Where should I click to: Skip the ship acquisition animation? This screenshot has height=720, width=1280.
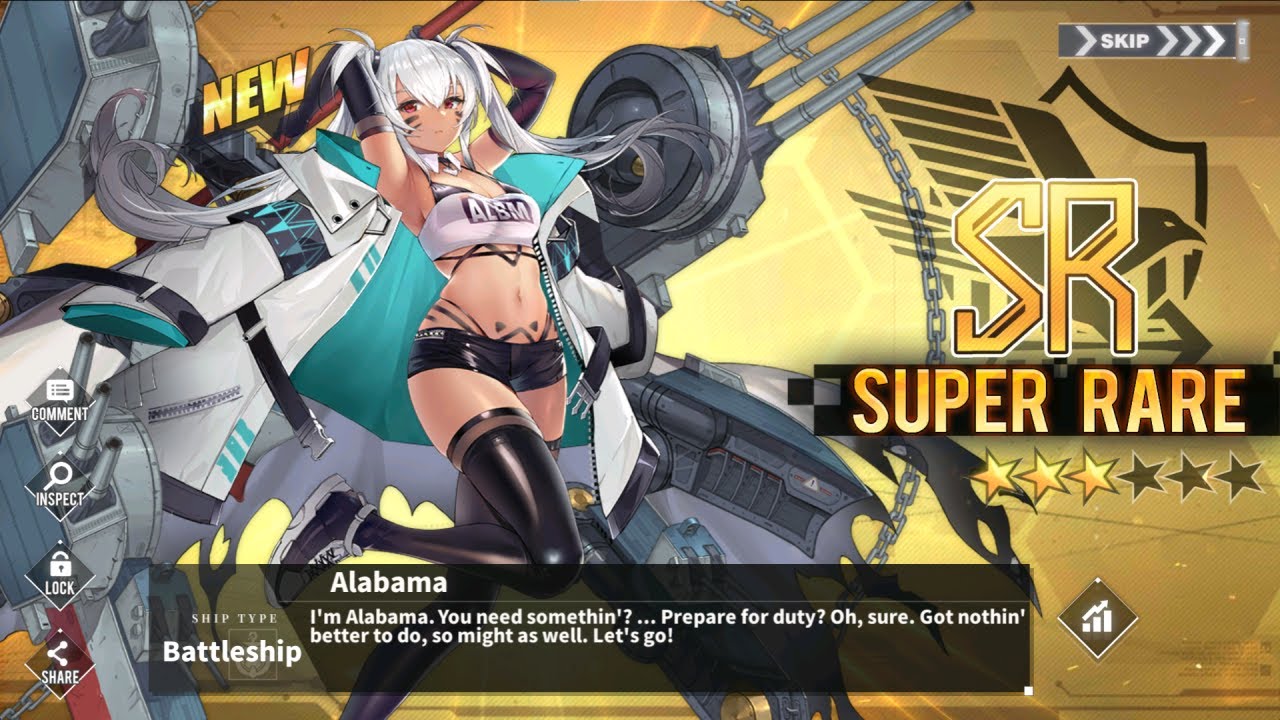pos(1152,42)
